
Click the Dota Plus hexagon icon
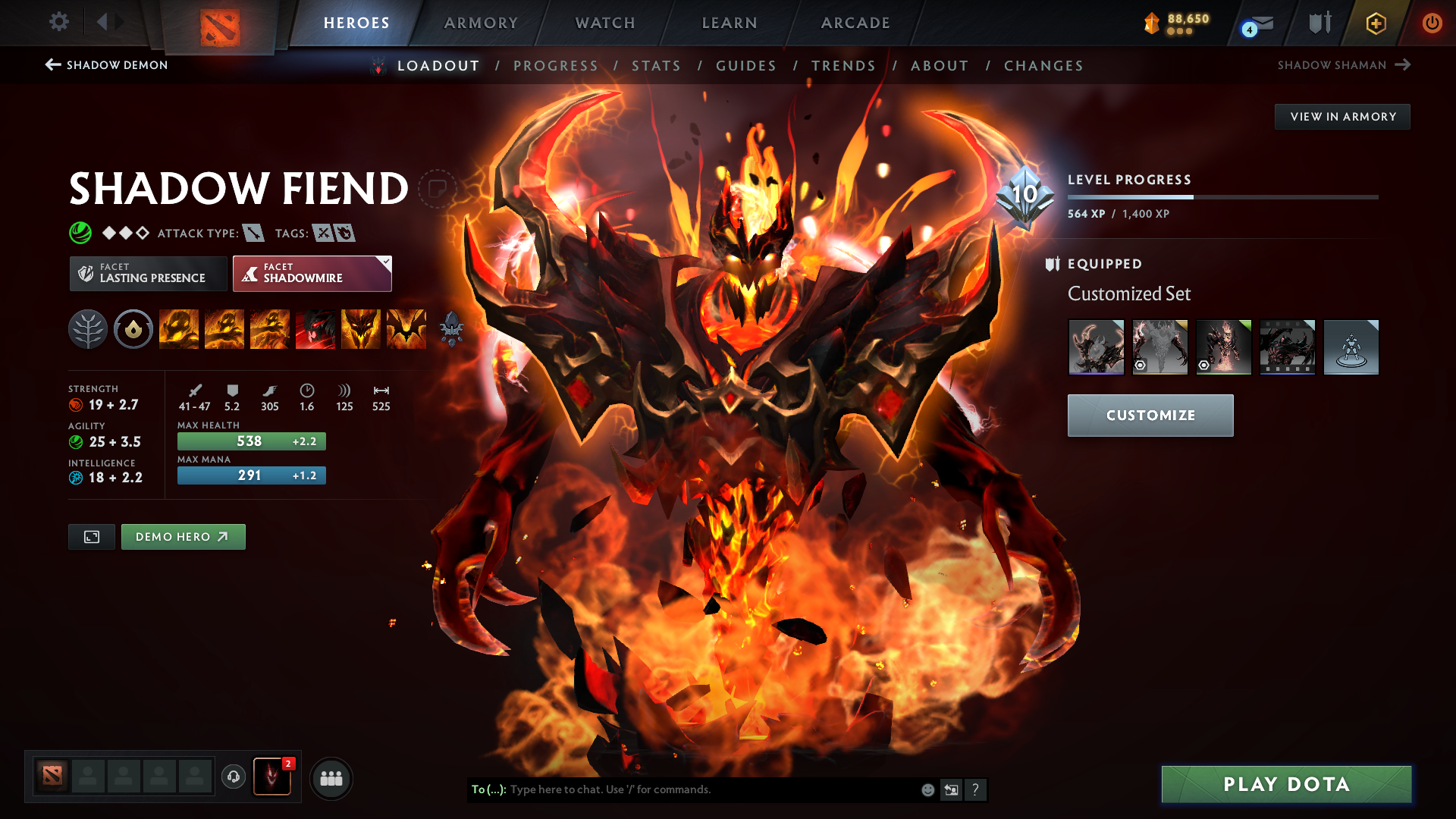pyautogui.click(x=1374, y=23)
